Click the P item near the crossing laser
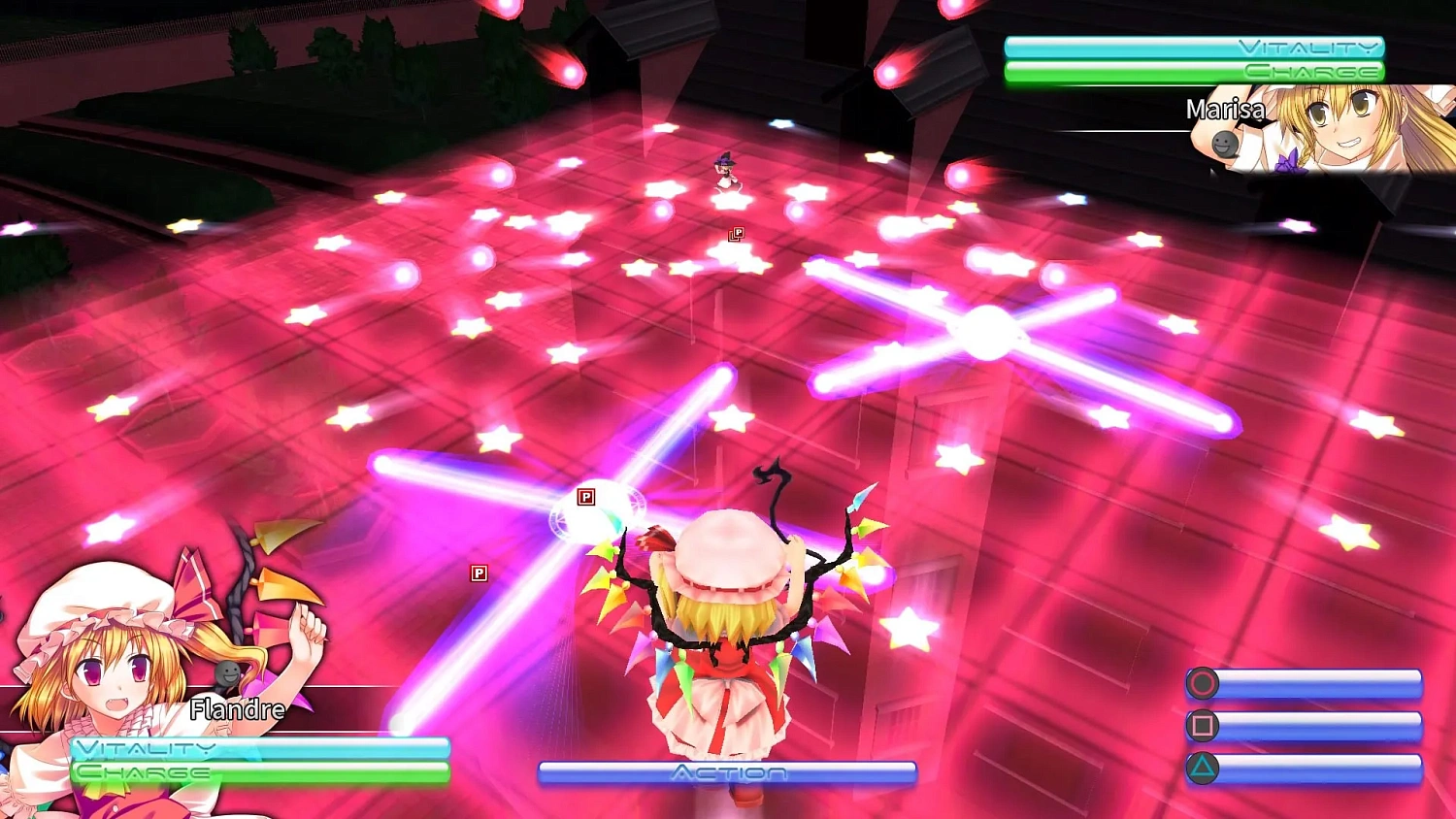Viewport: 1456px width, 819px height. [588, 497]
